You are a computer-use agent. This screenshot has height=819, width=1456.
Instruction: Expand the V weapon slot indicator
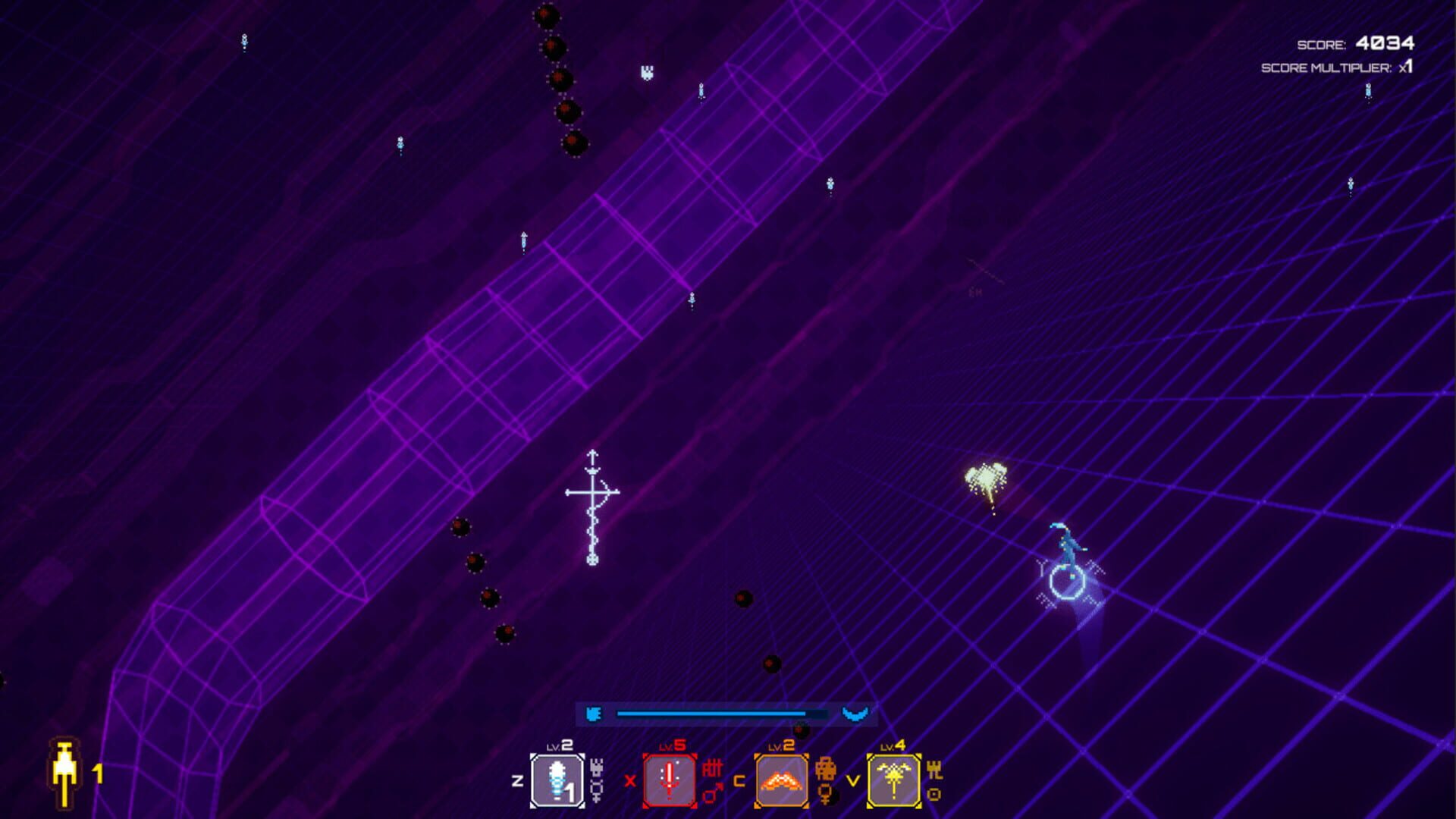click(x=854, y=781)
